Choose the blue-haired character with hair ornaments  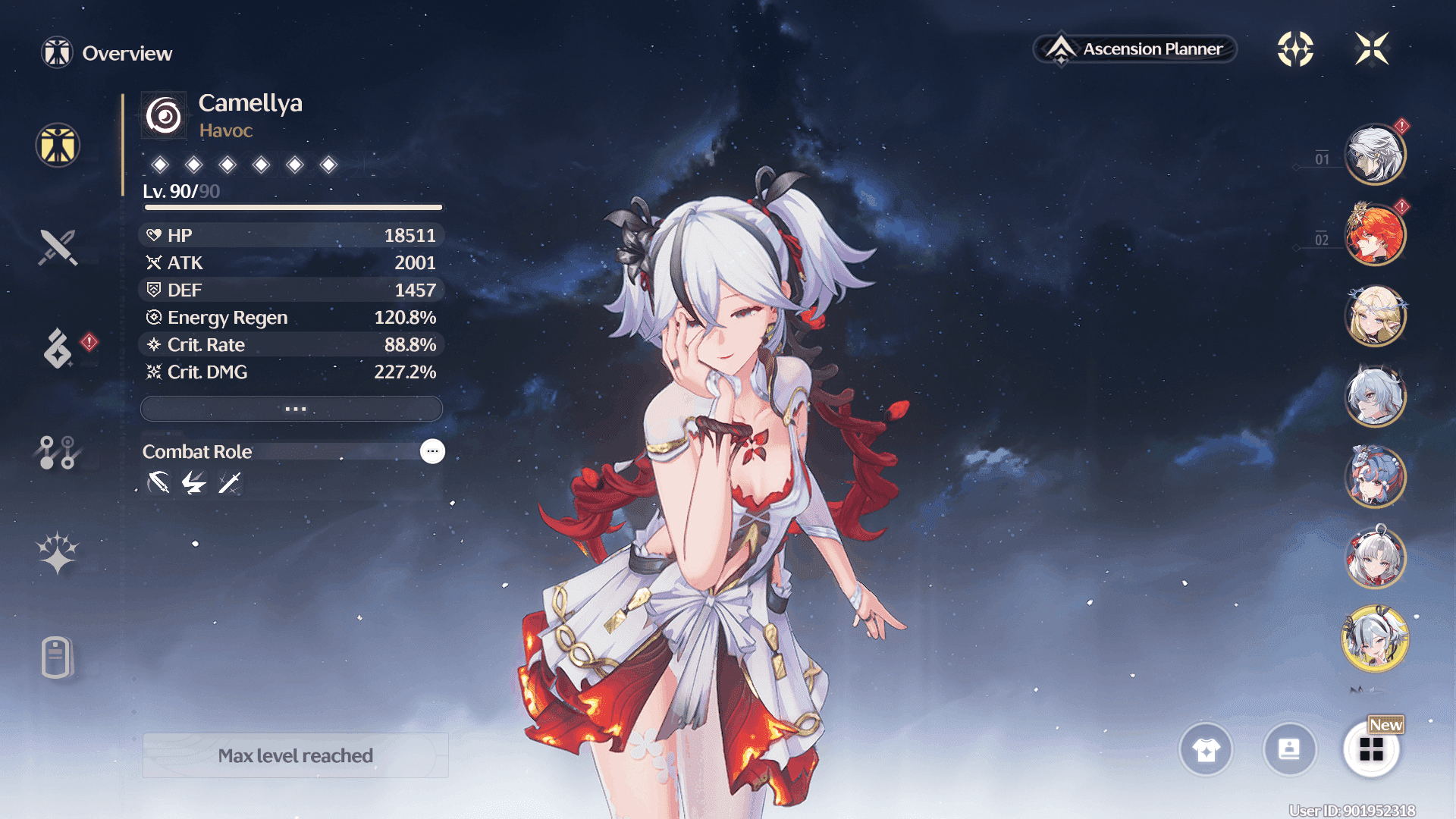point(1375,477)
